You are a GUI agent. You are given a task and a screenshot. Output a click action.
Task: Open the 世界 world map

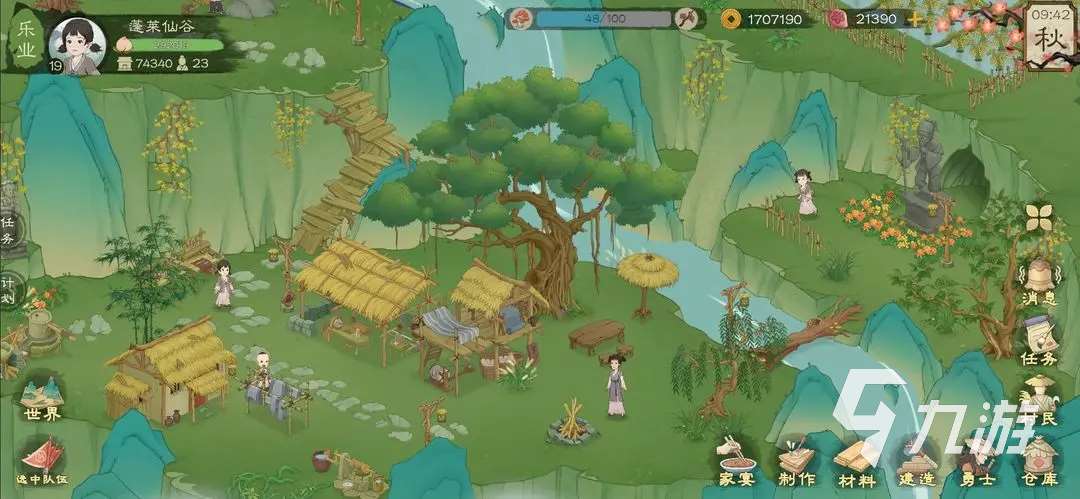[41, 397]
